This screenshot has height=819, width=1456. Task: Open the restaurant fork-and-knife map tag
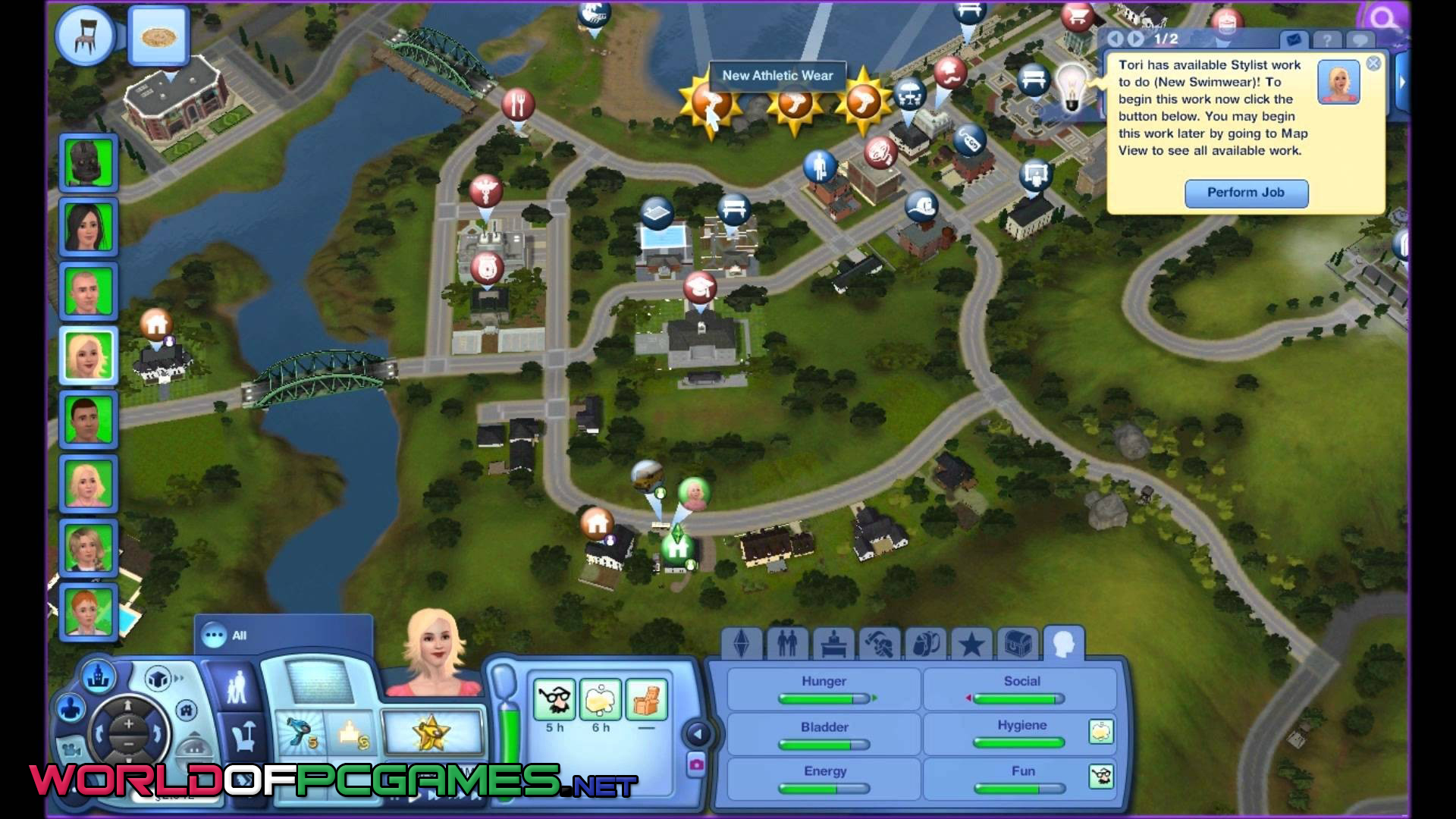pos(518,104)
